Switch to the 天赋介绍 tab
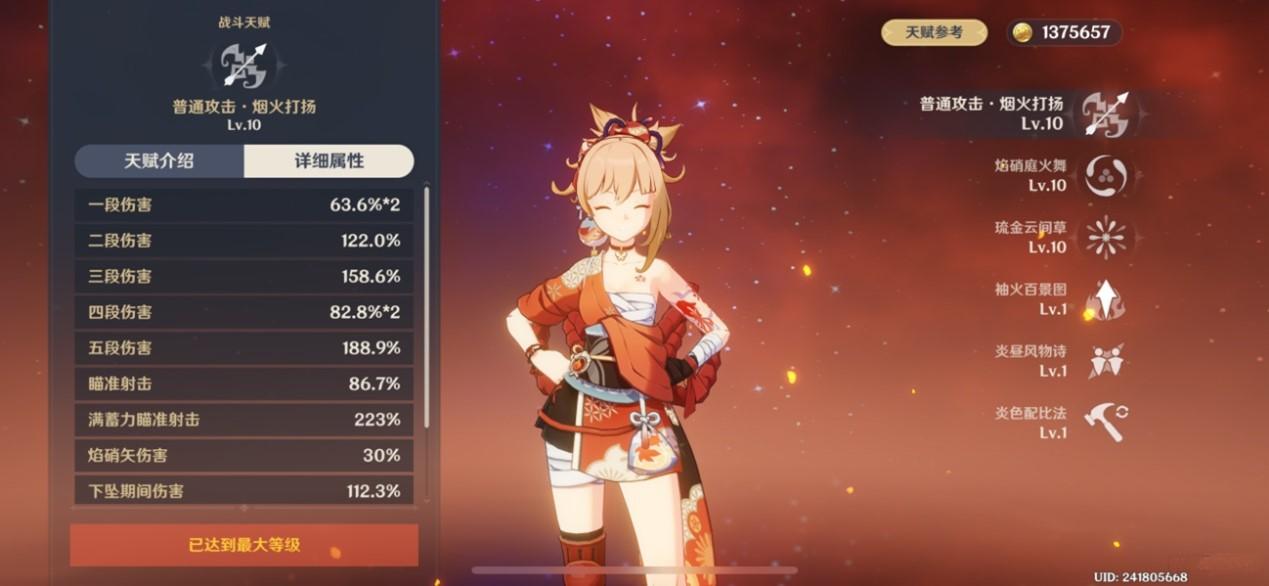1269x586 pixels. 159,161
